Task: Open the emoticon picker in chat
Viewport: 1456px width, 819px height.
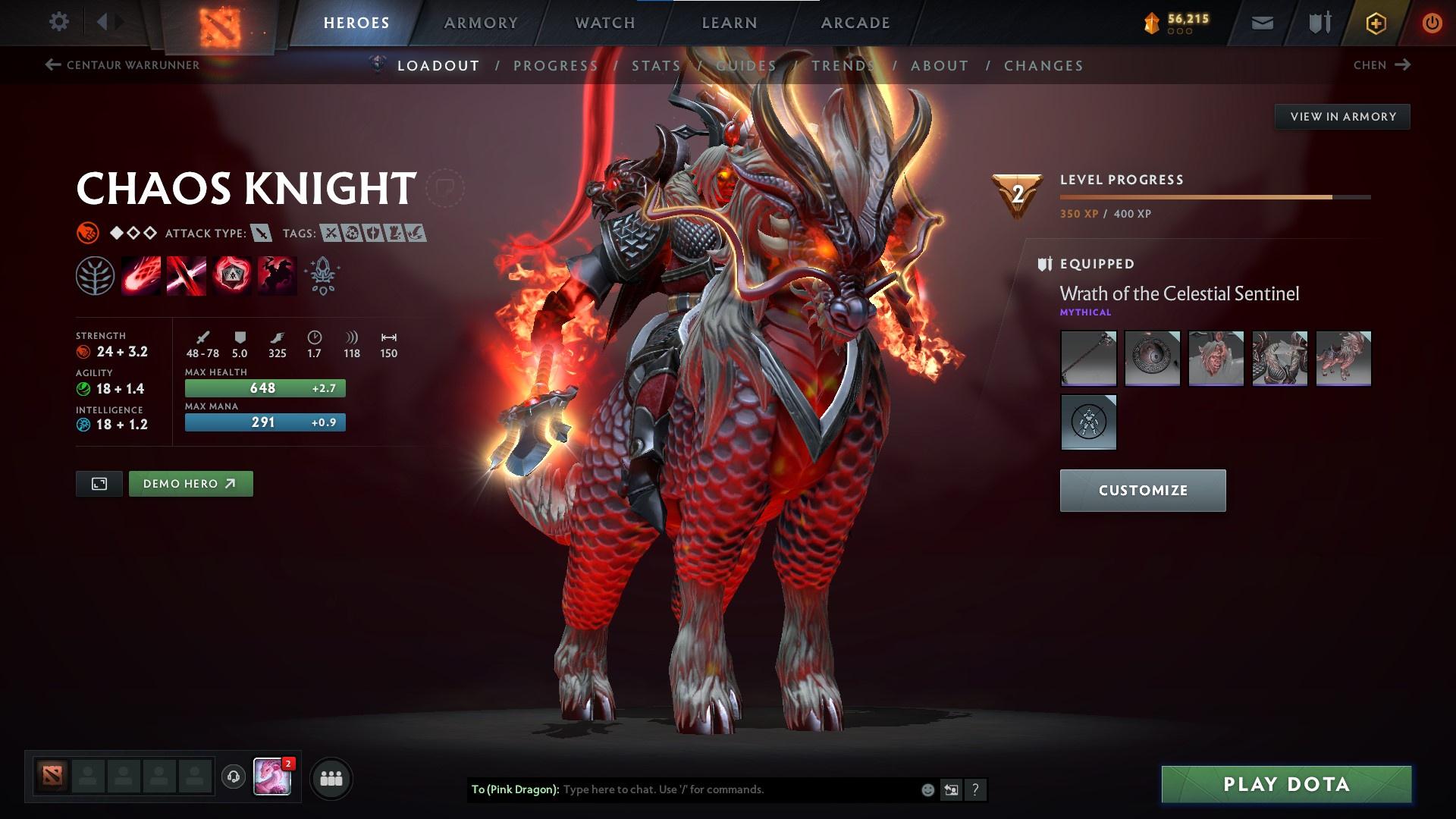Action: 927,789
